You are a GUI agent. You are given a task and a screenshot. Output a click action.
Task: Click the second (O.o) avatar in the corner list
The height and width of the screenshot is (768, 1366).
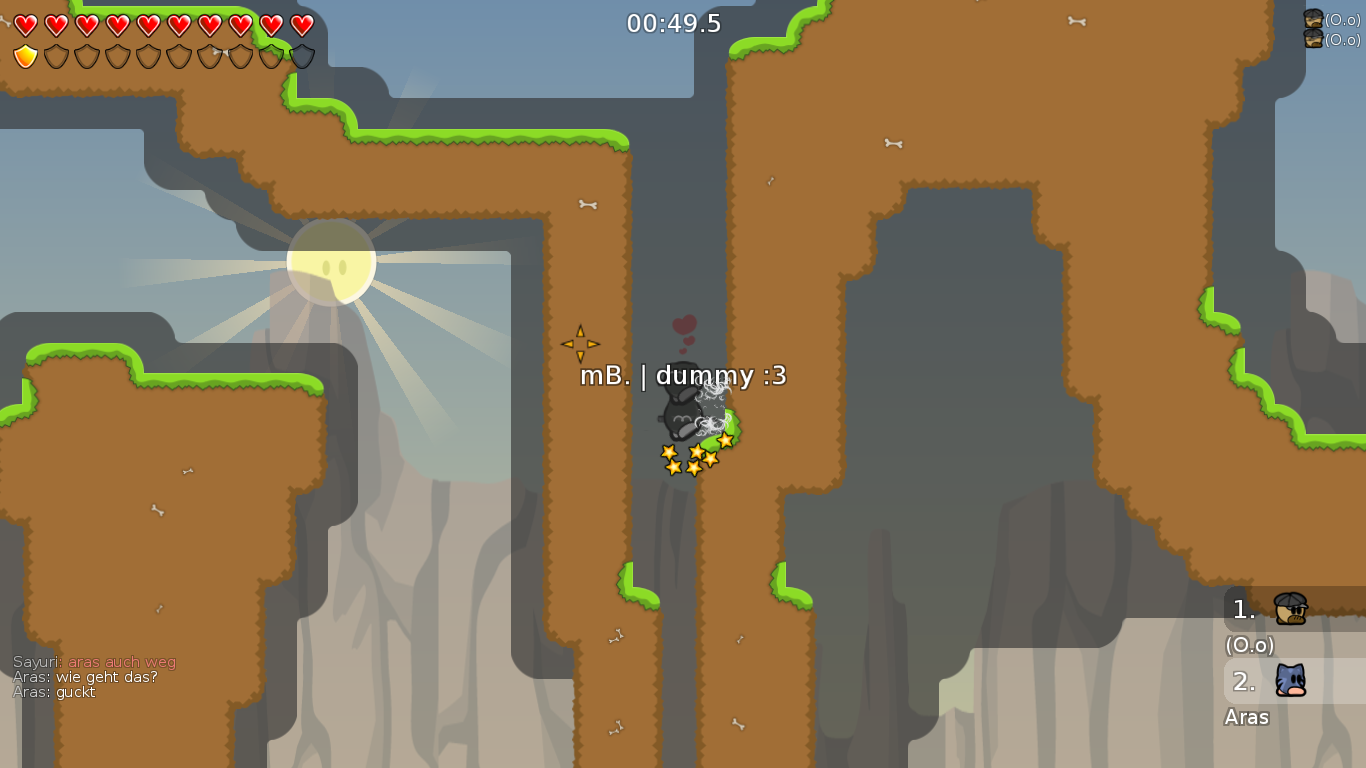pyautogui.click(x=1311, y=37)
